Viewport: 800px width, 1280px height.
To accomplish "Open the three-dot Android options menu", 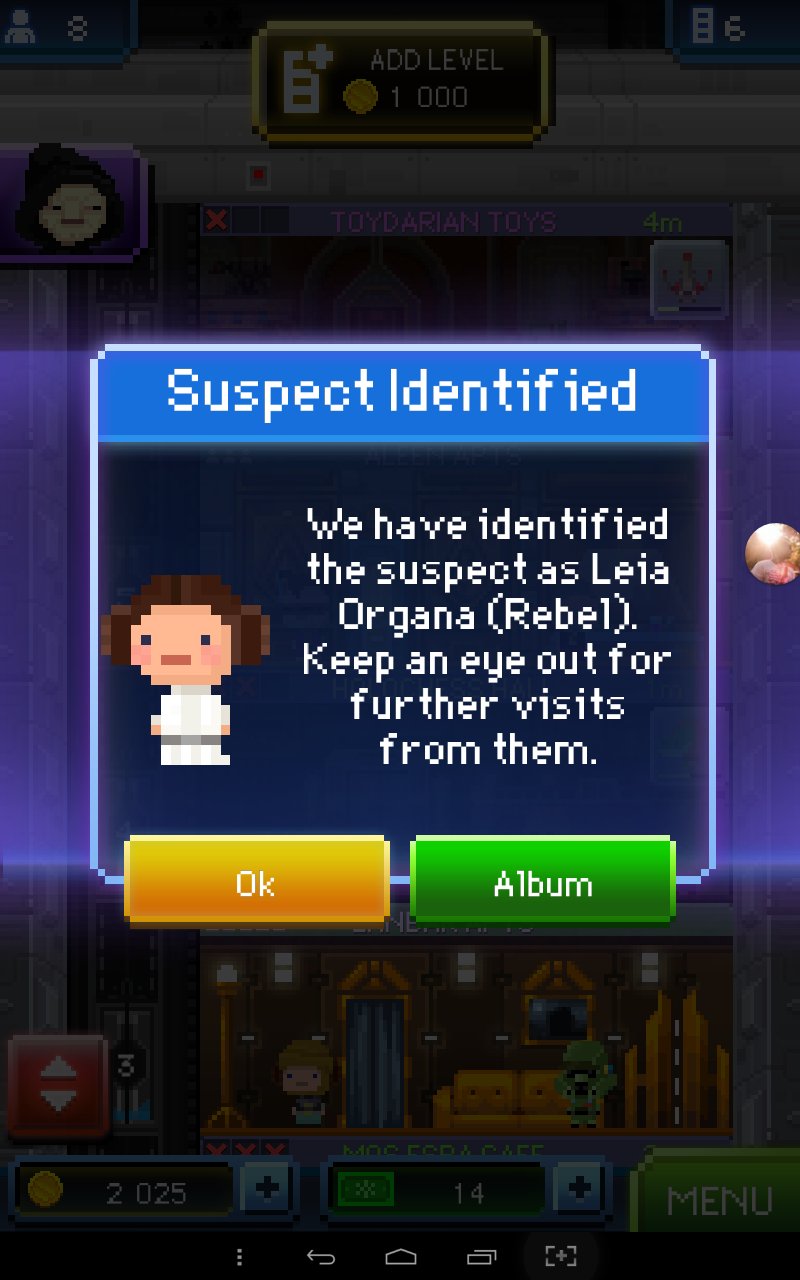I will [x=238, y=1256].
